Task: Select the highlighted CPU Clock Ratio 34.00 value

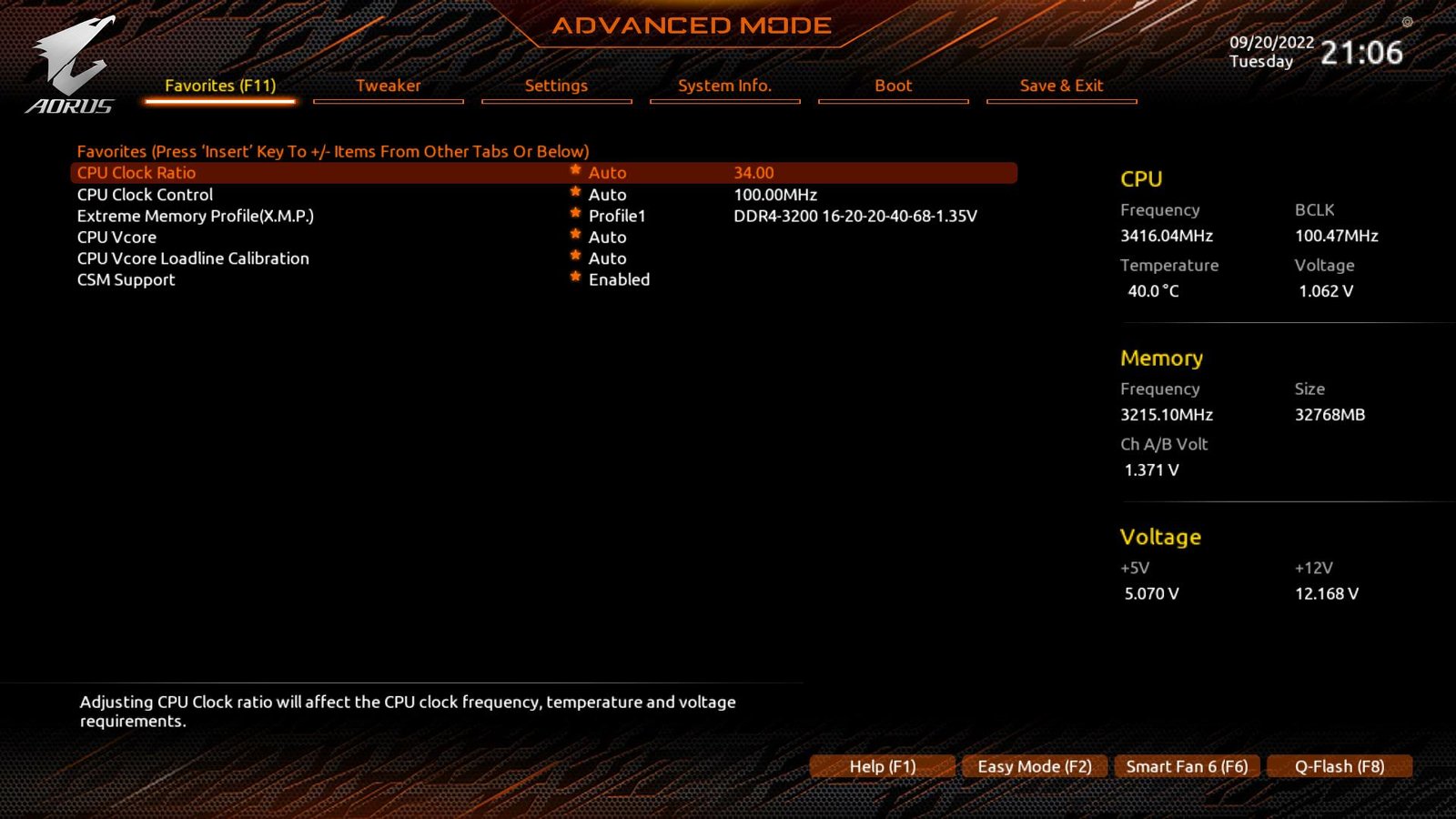Action: [753, 172]
